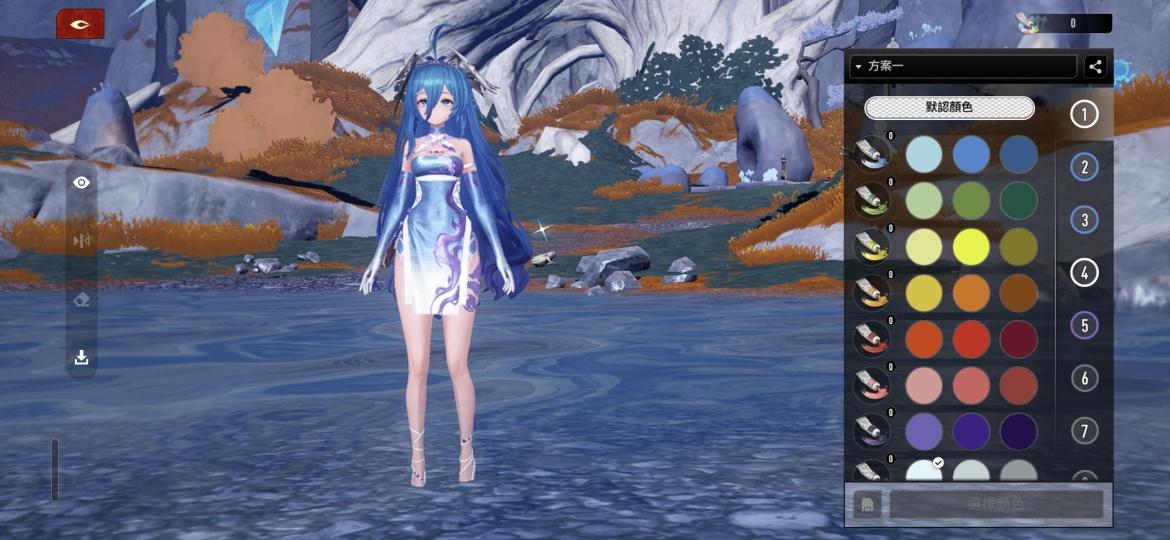Click the download save icon
The height and width of the screenshot is (540, 1170).
[82, 357]
